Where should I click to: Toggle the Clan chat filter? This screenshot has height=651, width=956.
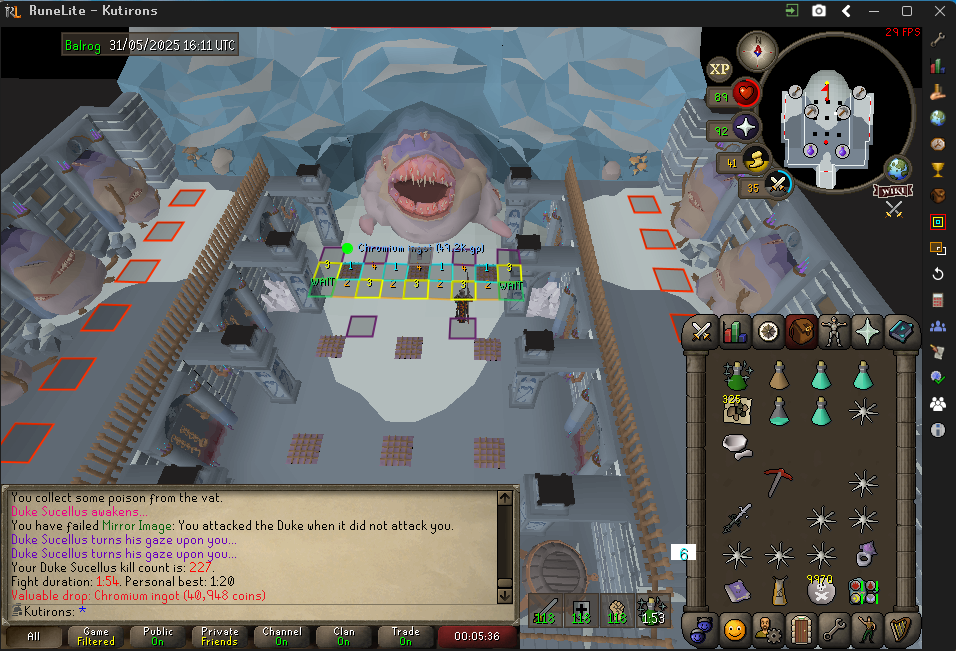coord(344,636)
